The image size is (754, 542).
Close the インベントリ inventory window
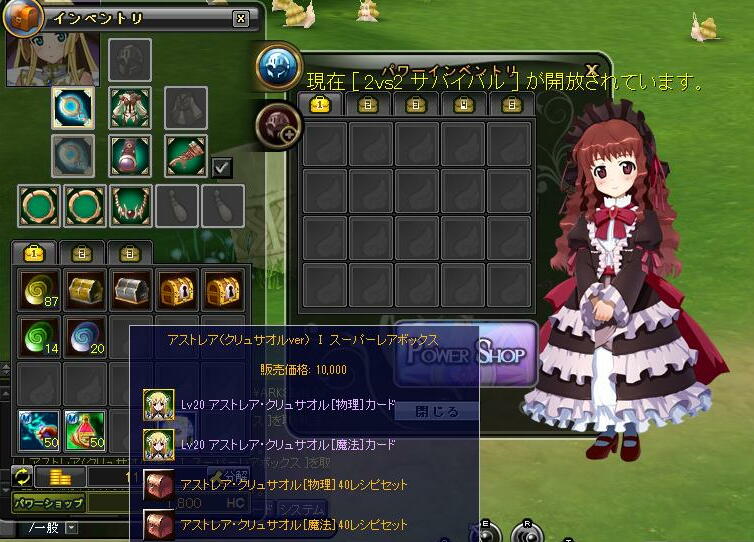(240, 18)
